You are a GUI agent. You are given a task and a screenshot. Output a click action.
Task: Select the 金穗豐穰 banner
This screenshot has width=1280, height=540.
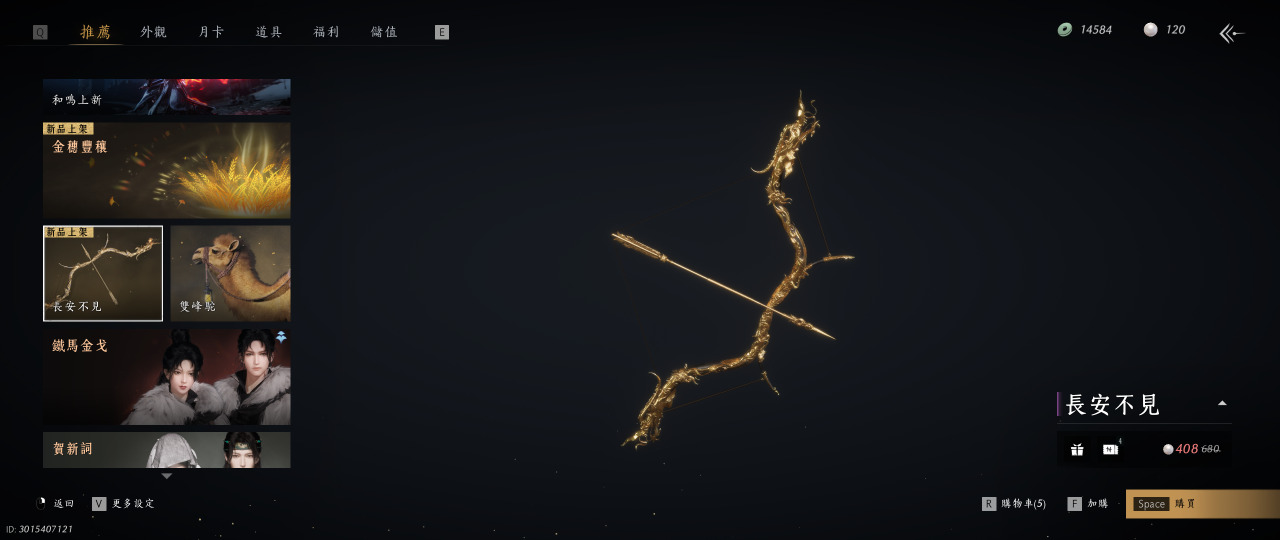point(167,170)
